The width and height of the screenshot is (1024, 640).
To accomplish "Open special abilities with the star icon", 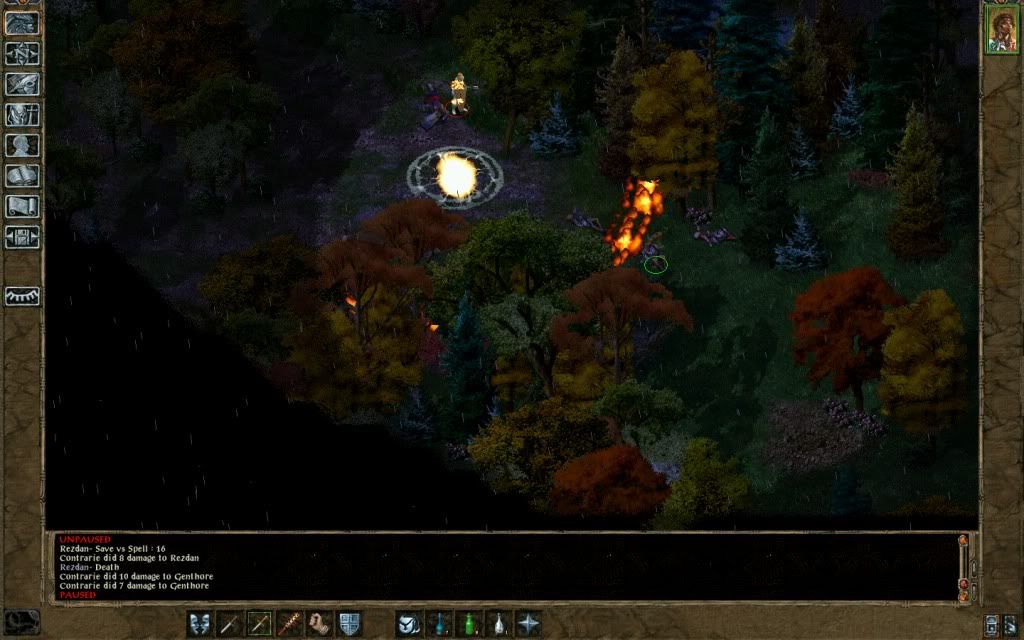I will point(527,623).
